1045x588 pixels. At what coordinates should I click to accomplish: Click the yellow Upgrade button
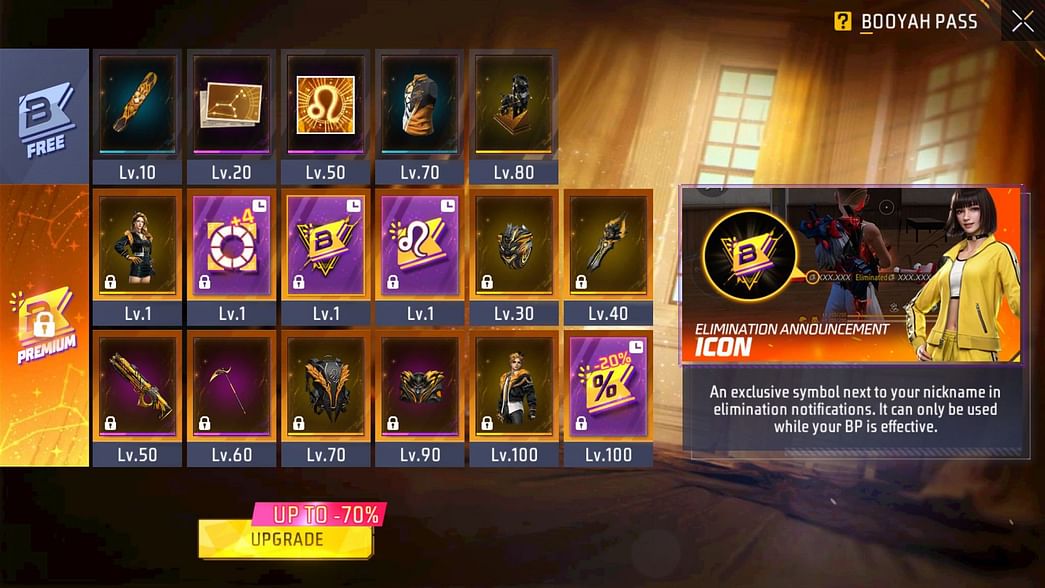[286, 539]
